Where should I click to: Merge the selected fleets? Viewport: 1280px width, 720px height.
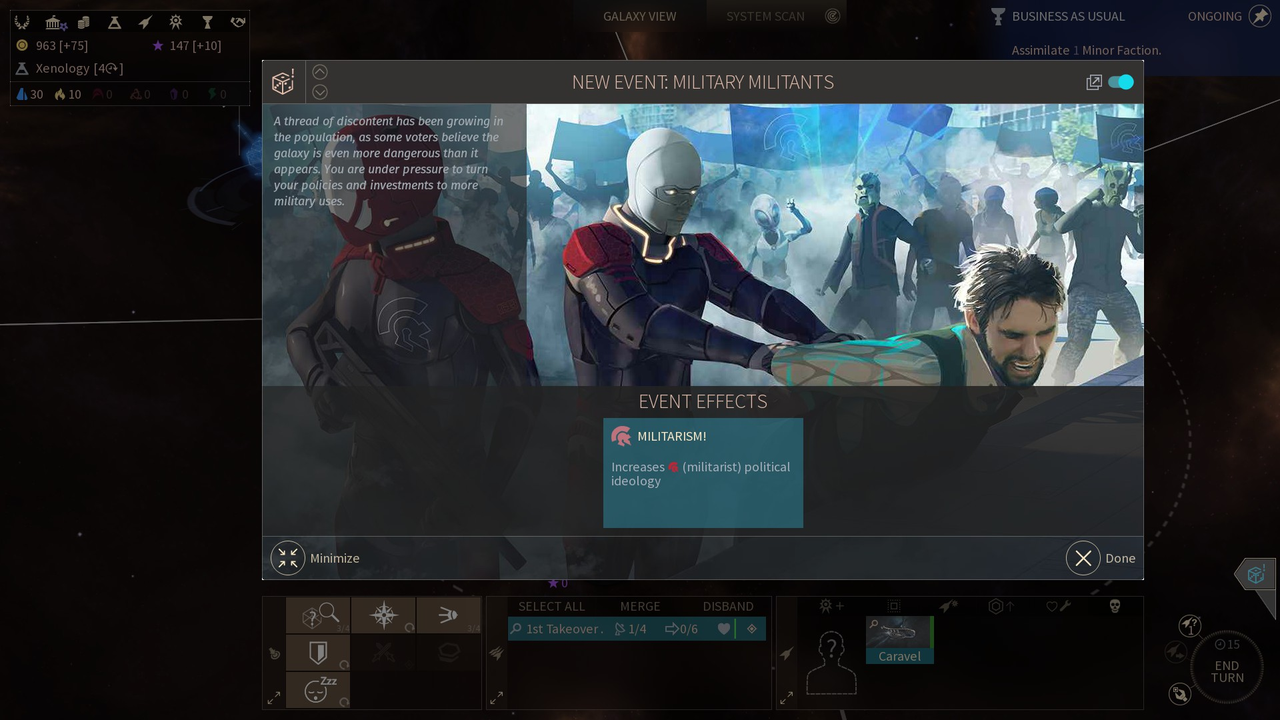point(640,606)
